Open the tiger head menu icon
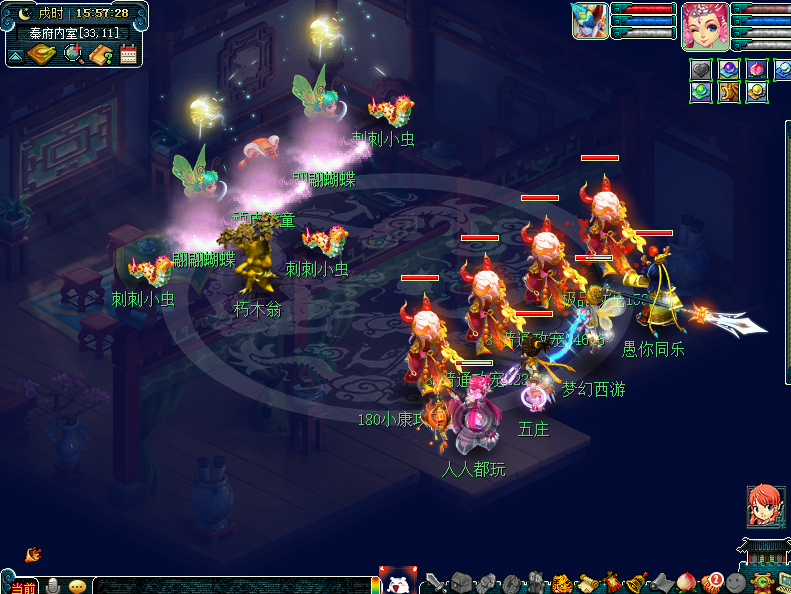 (x=562, y=582)
